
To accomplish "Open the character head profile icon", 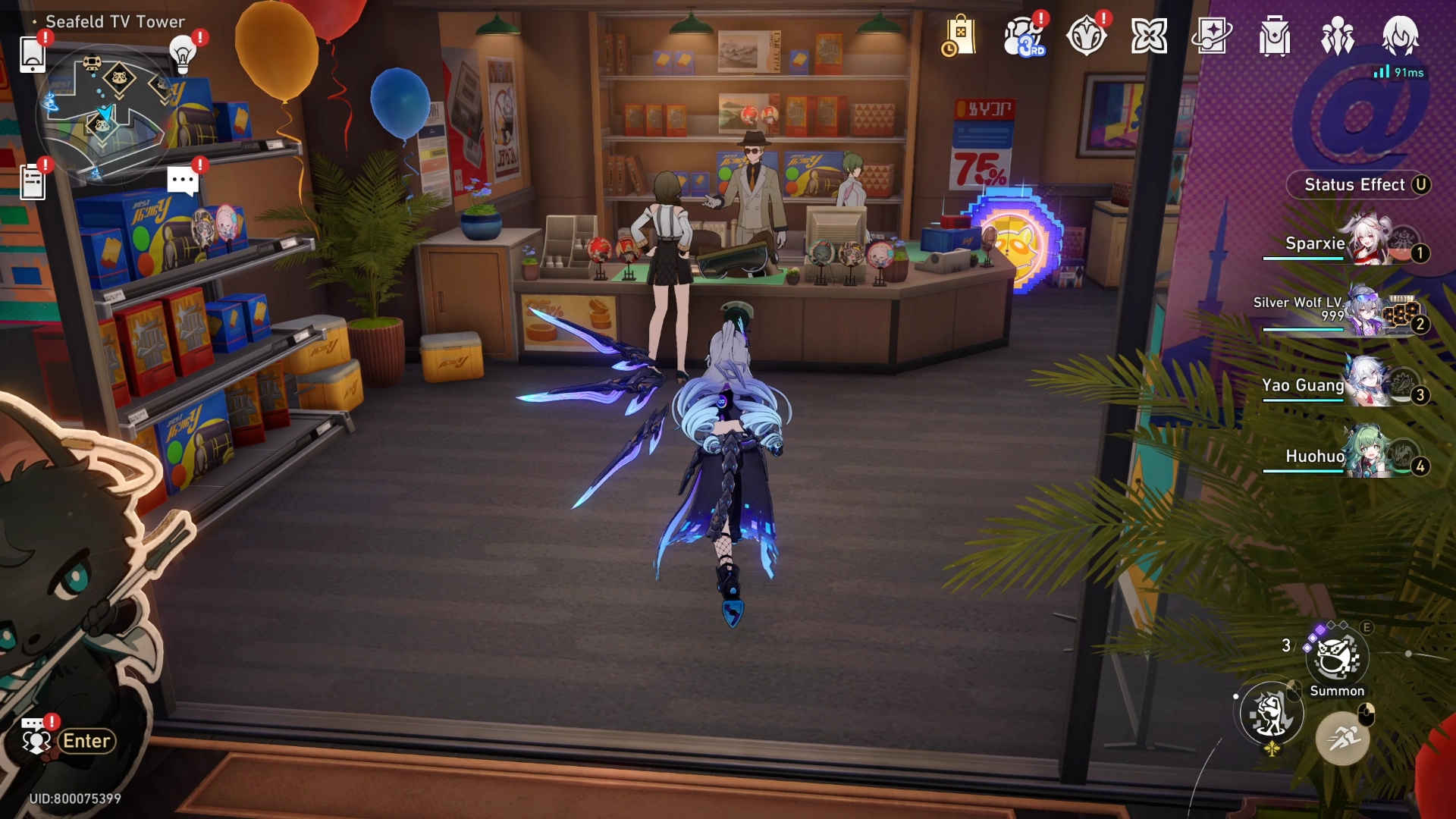I will (1401, 35).
